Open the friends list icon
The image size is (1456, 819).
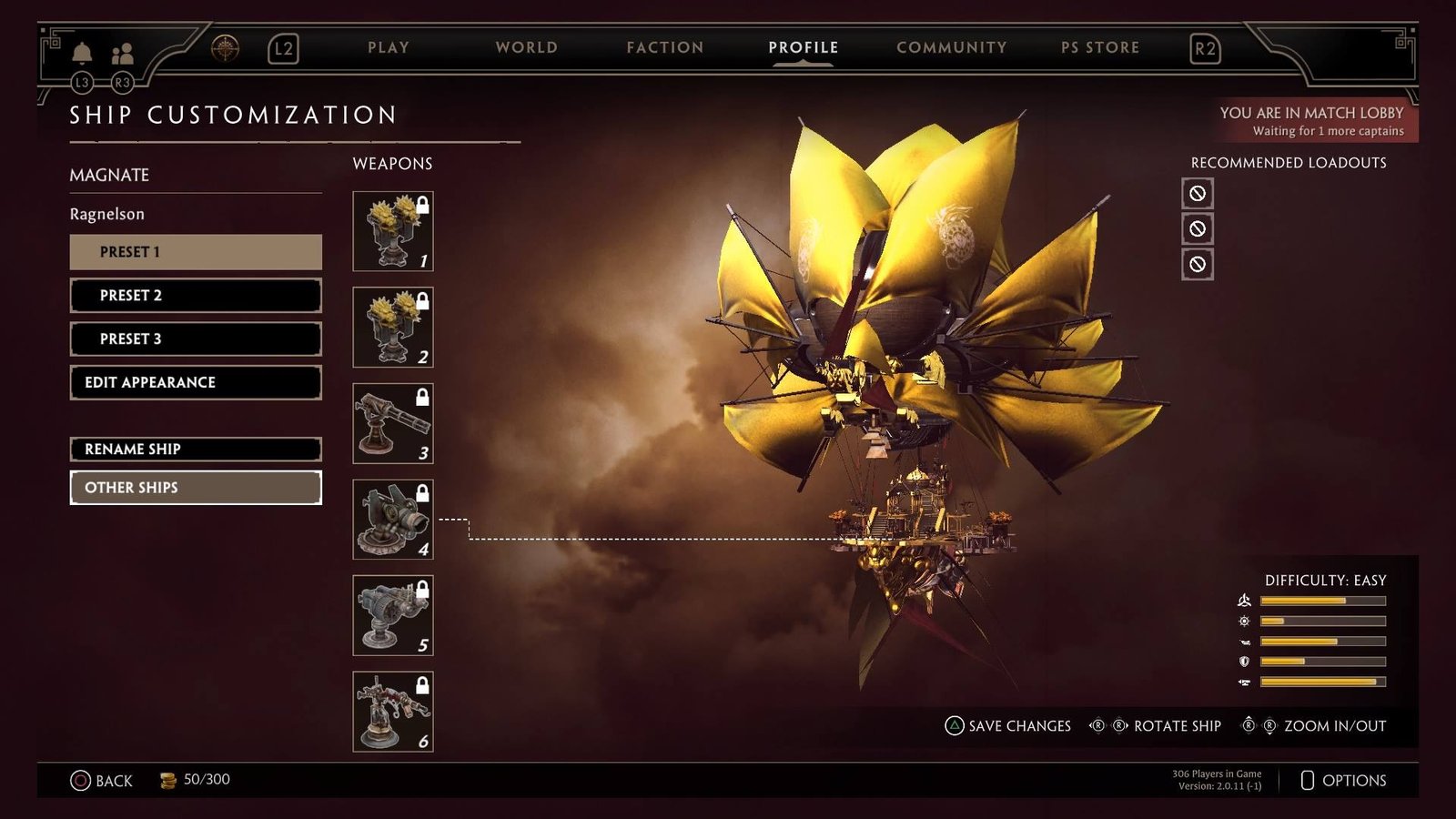122,54
